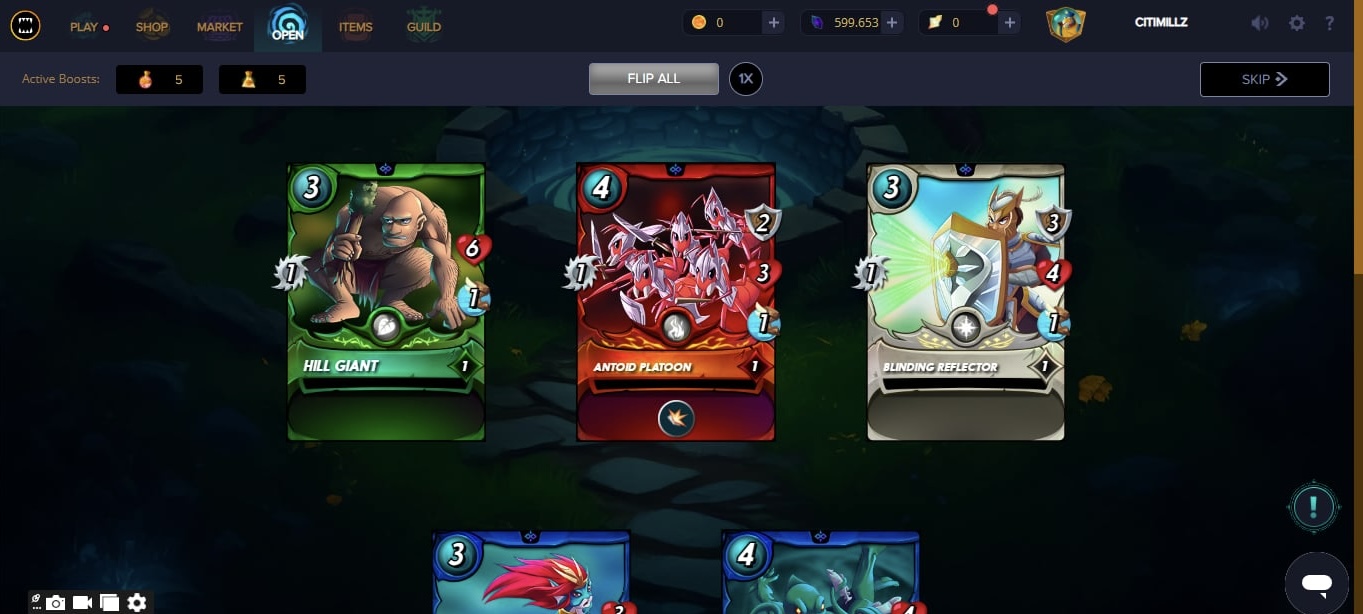Click the Flip All button
The image size is (1363, 614).
click(x=653, y=79)
